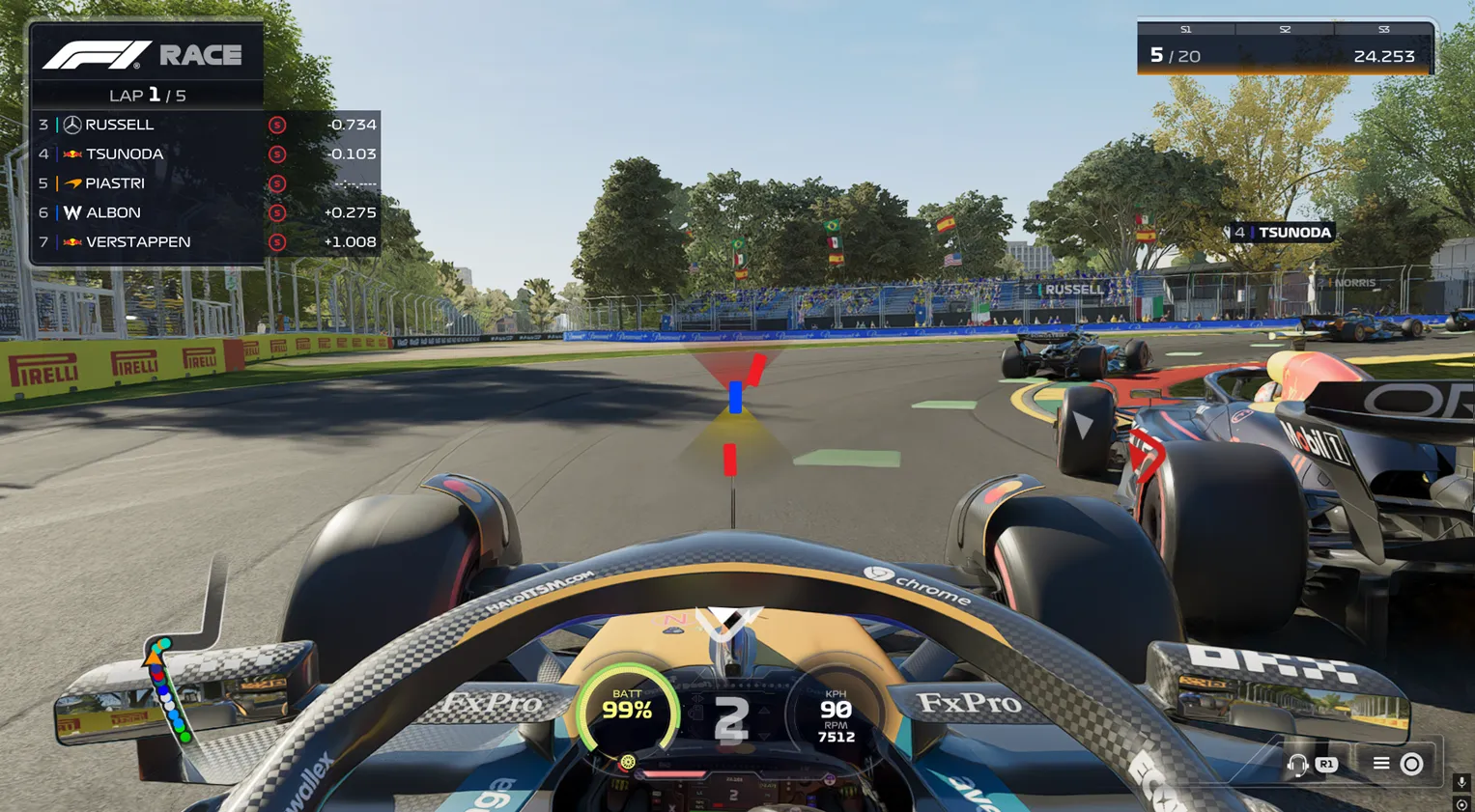The image size is (1475, 812).
Task: Select the headset voice chat icon
Action: [1297, 763]
